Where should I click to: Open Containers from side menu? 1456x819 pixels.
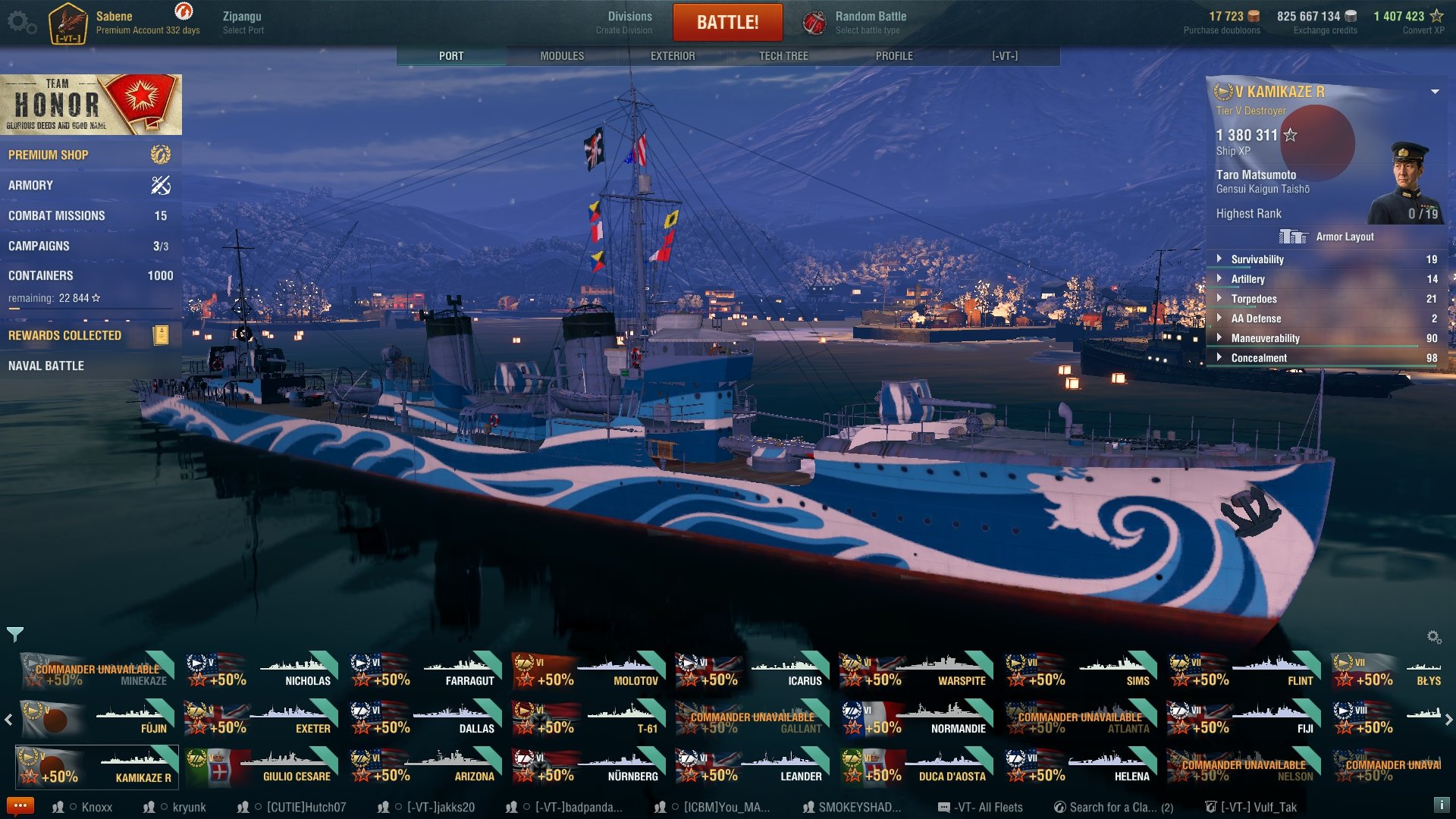41,275
